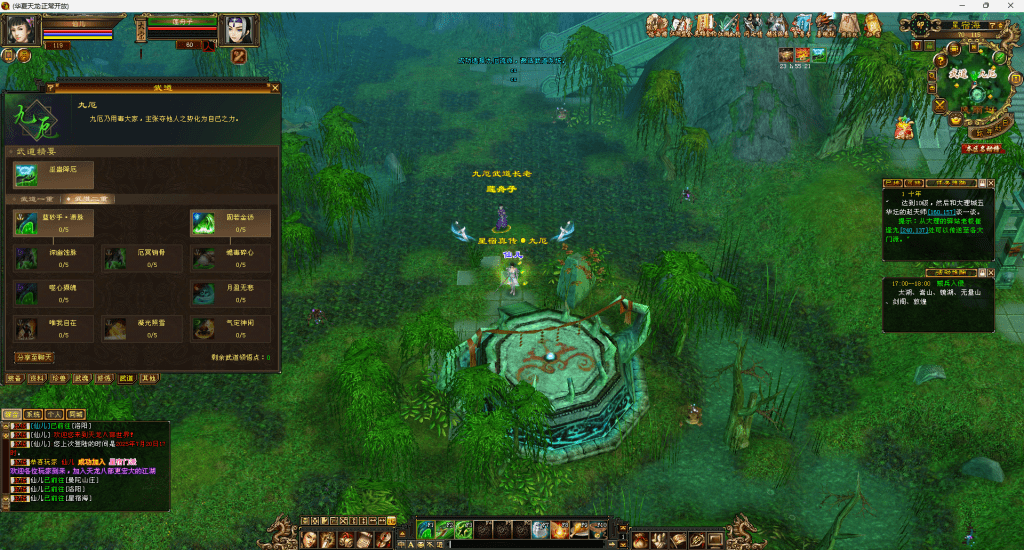This screenshot has height=550, width=1024.
Task: Close the 武道 panel
Action: (275, 88)
